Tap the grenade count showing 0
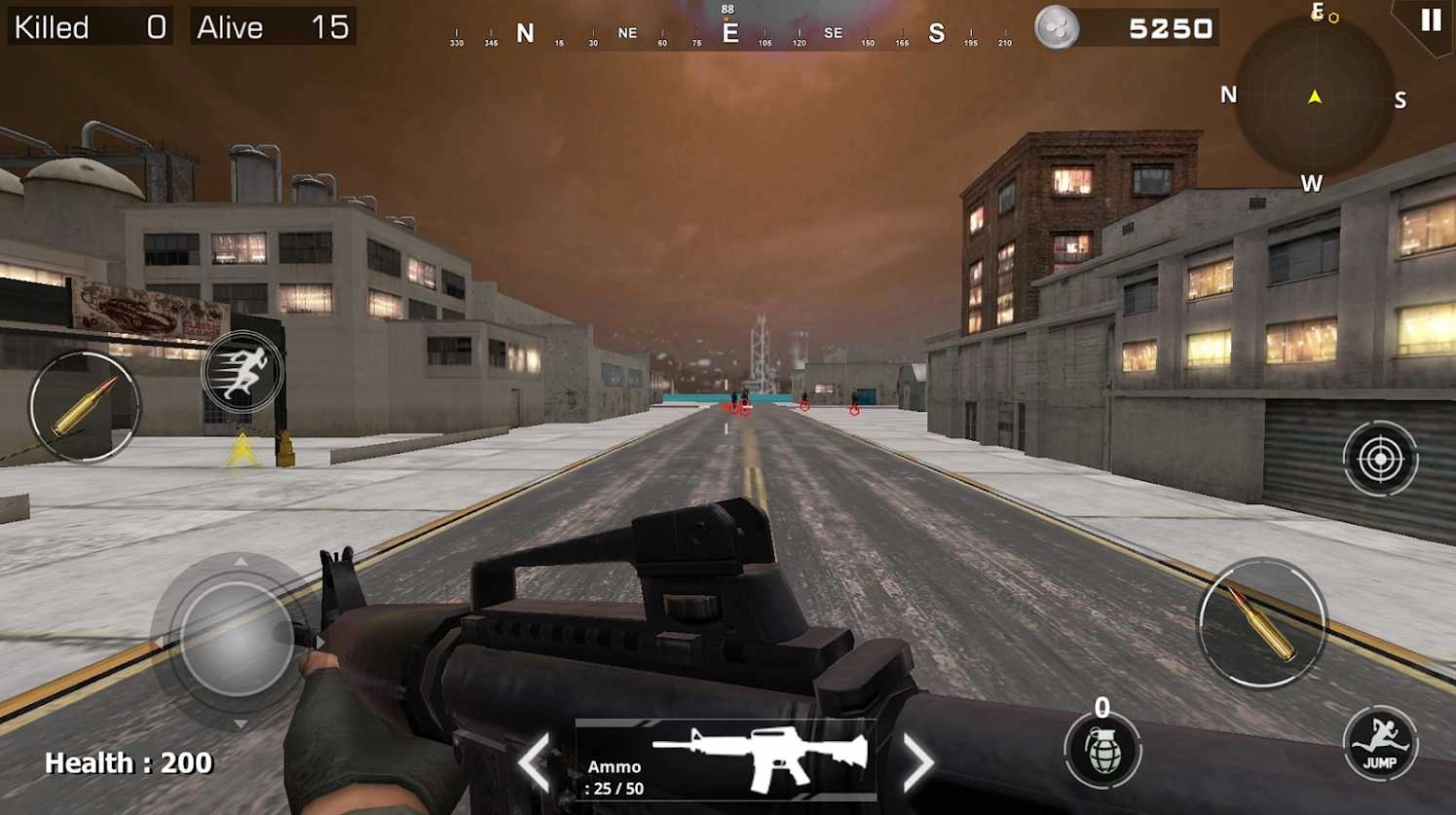Screen dimensions: 1456x815 coord(1103,706)
